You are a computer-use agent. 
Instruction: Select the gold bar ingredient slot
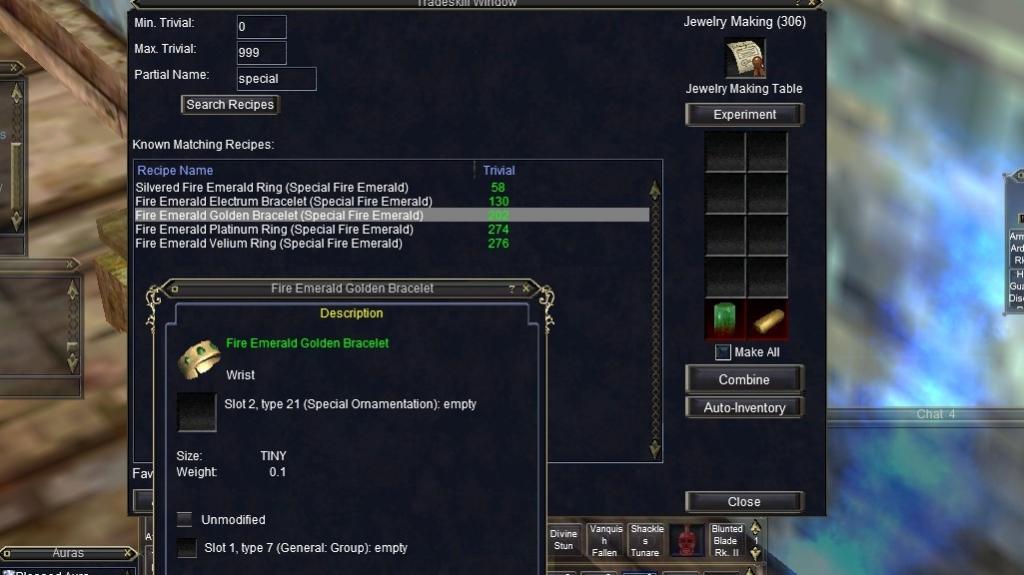[x=767, y=320]
